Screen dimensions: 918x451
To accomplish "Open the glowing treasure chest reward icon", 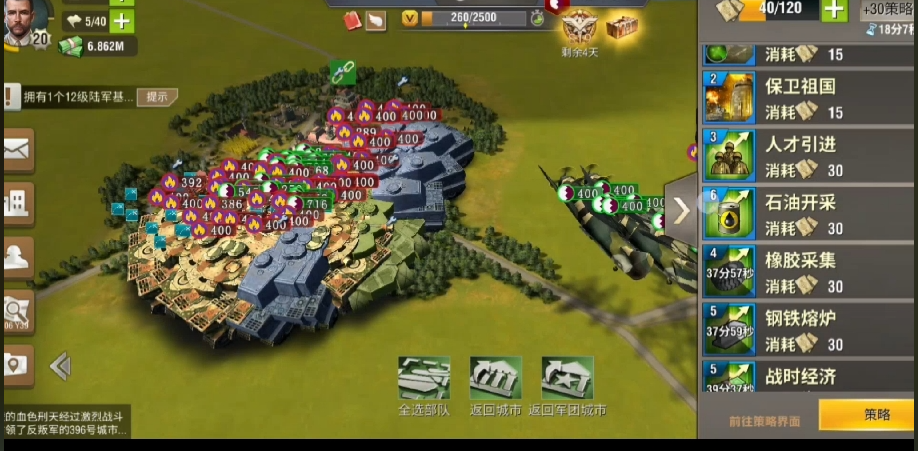I will [622, 26].
